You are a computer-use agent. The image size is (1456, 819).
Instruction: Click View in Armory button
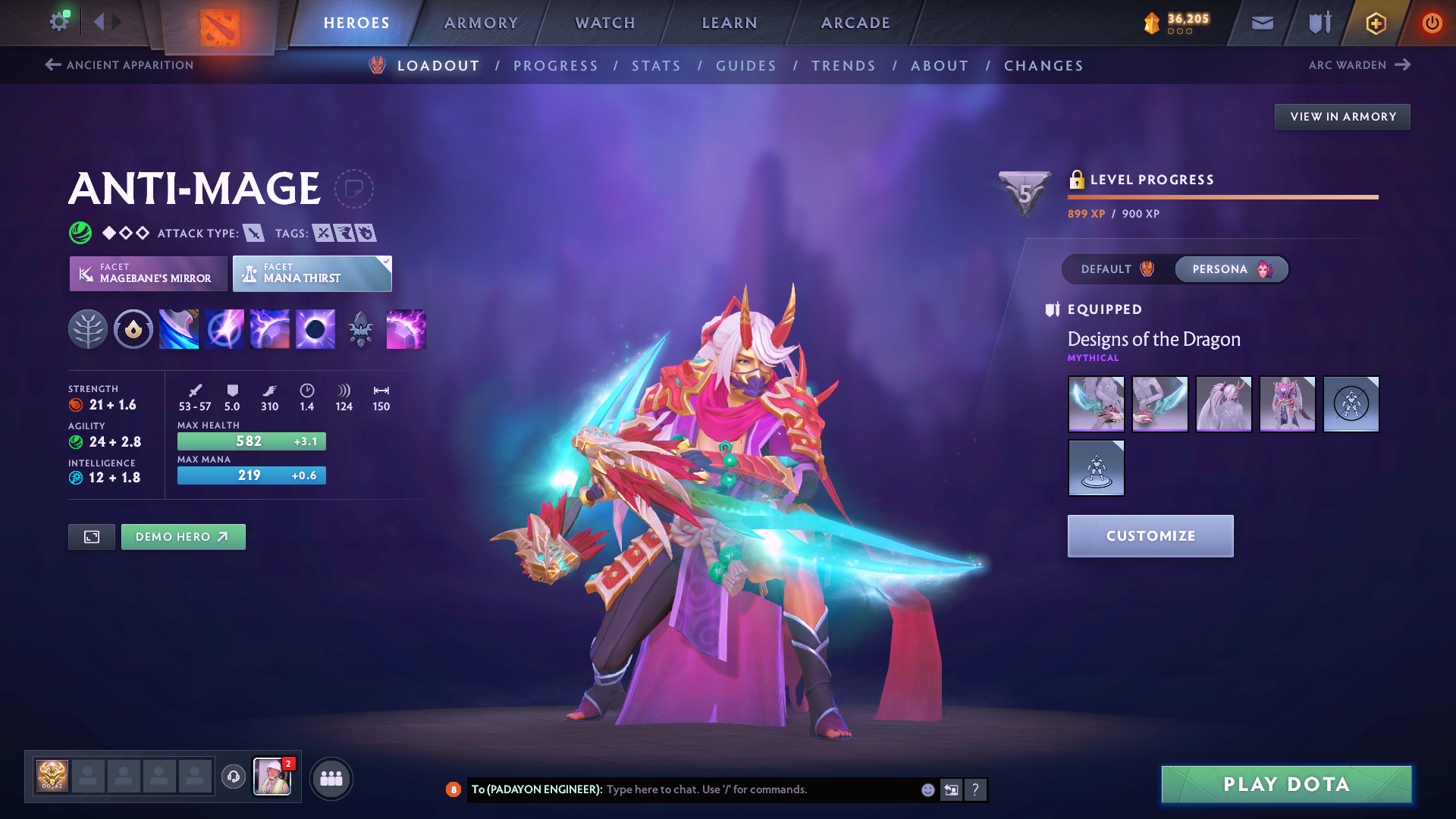point(1342,117)
